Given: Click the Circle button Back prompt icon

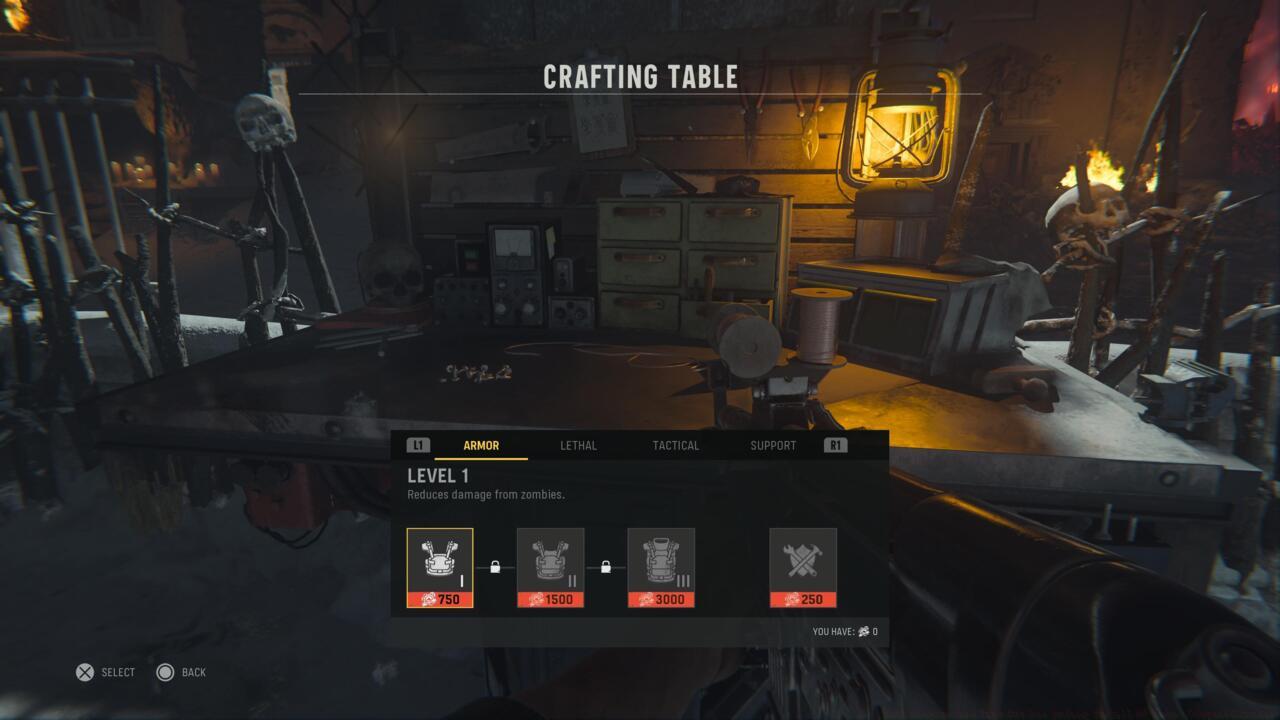Looking at the screenshot, I should (165, 672).
